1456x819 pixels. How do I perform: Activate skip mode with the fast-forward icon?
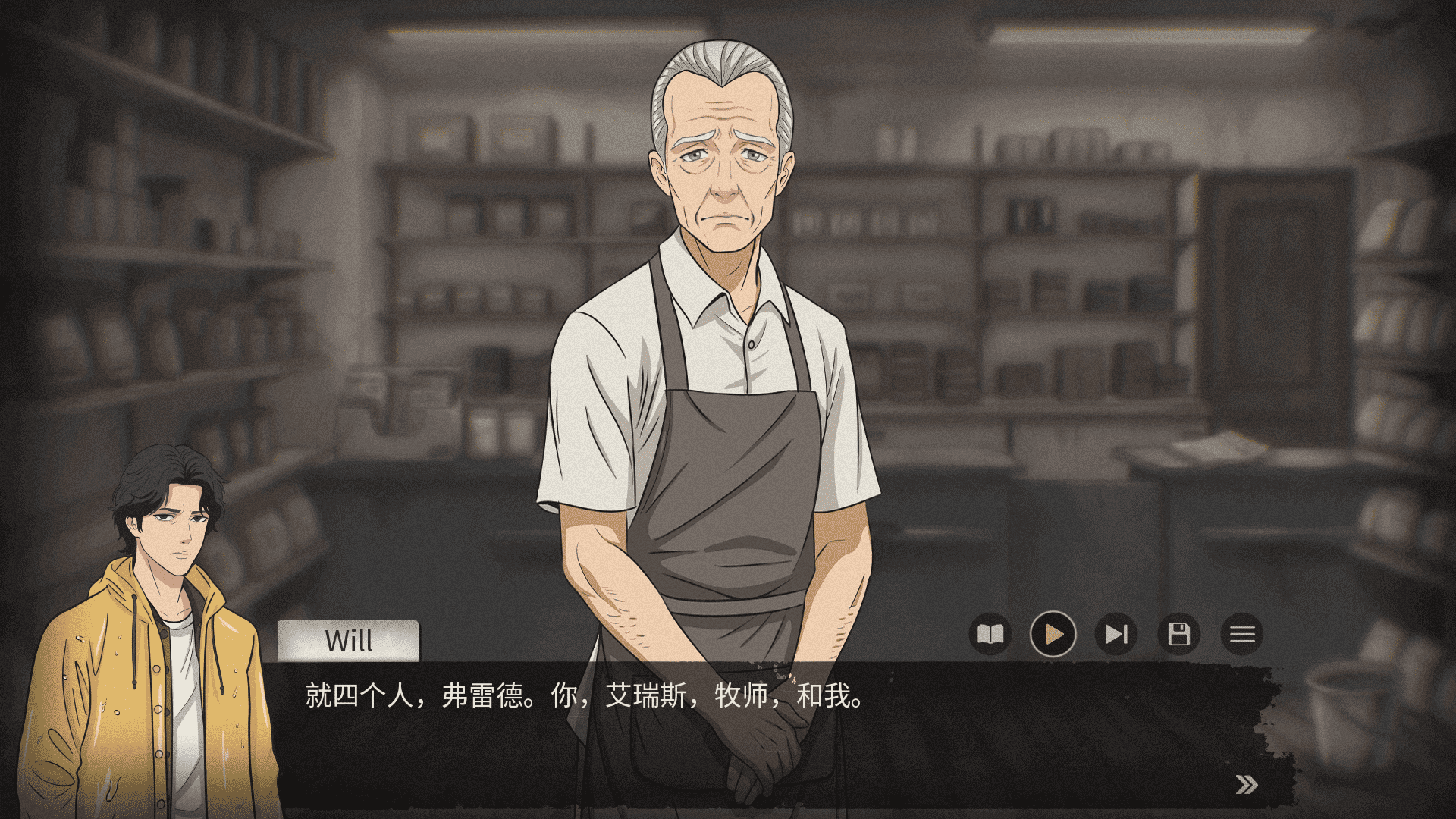[x=1116, y=635]
